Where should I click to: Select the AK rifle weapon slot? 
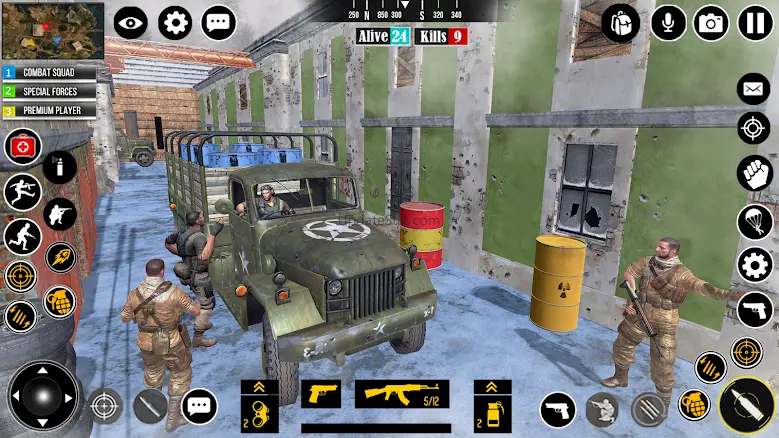[x=401, y=393]
